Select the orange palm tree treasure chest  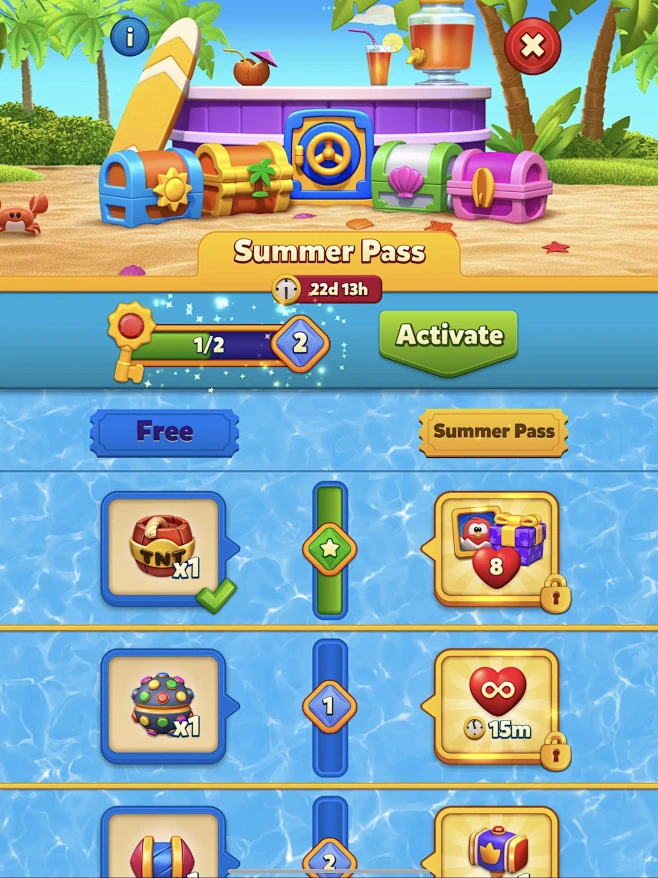pyautogui.click(x=243, y=179)
